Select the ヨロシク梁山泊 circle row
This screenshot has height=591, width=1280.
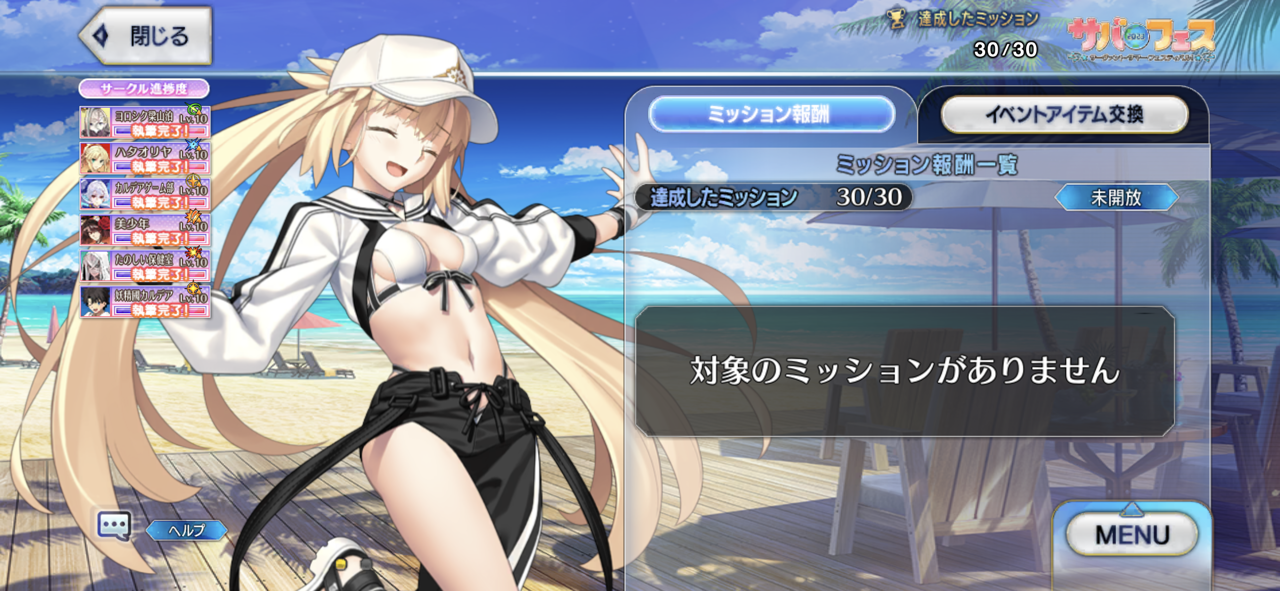[146, 122]
